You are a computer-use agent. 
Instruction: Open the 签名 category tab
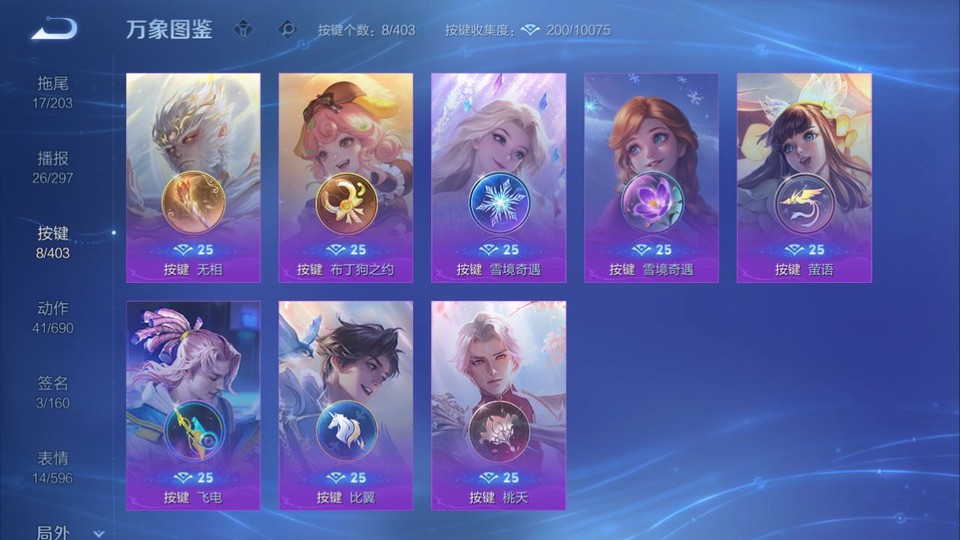(x=53, y=391)
